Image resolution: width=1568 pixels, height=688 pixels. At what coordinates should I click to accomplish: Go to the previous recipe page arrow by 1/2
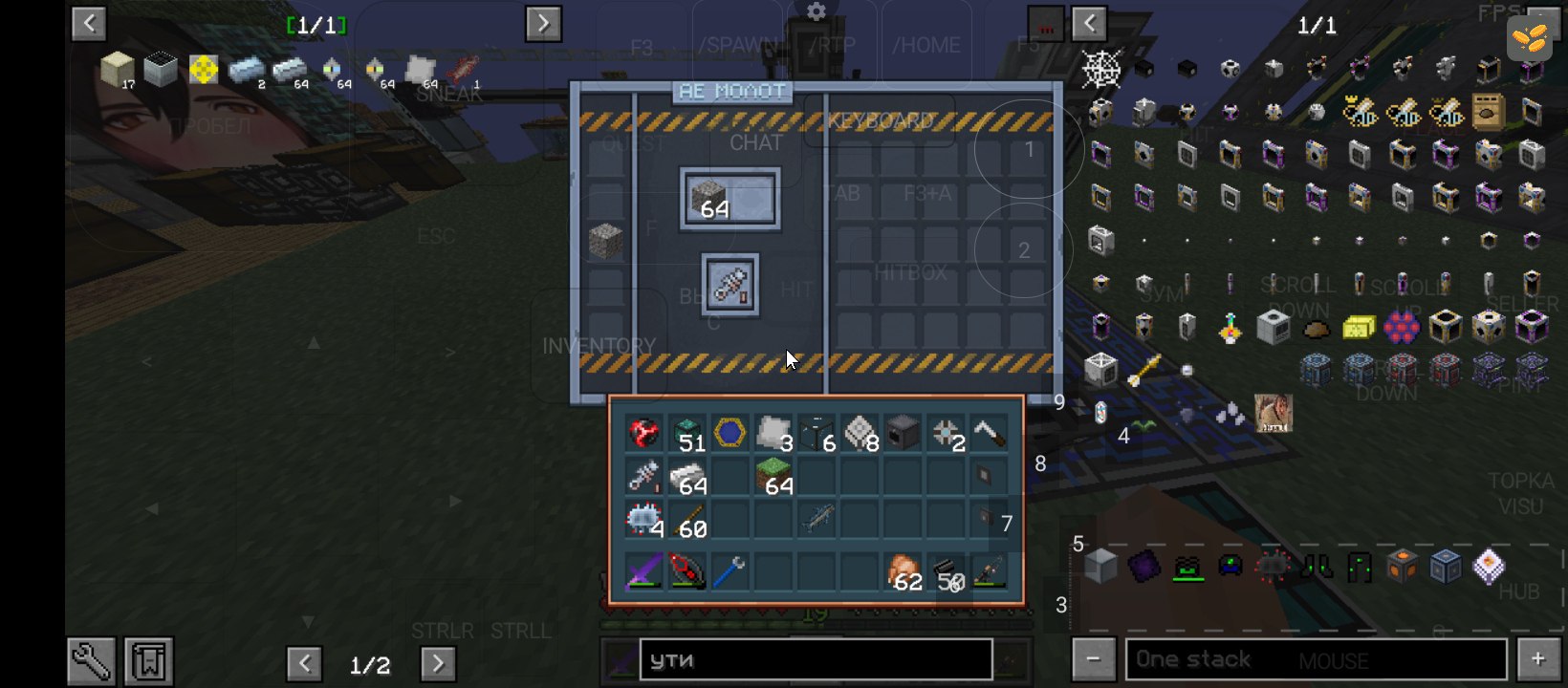tap(304, 663)
